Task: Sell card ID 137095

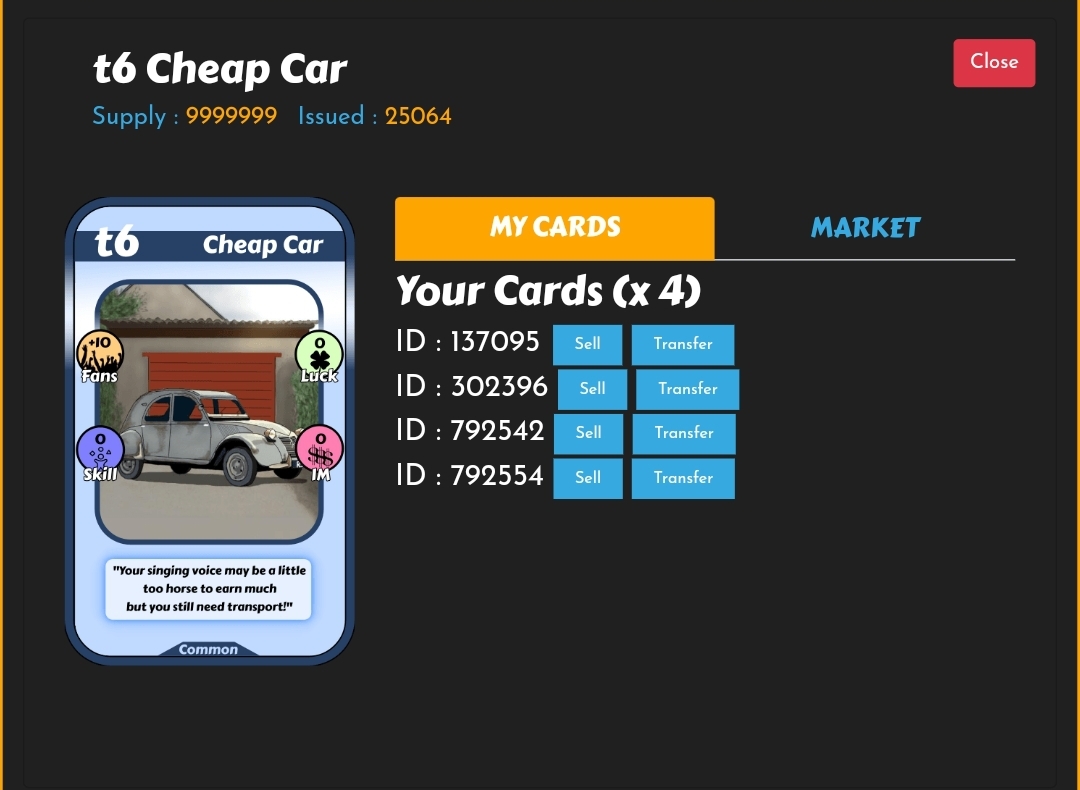Action: tap(588, 344)
